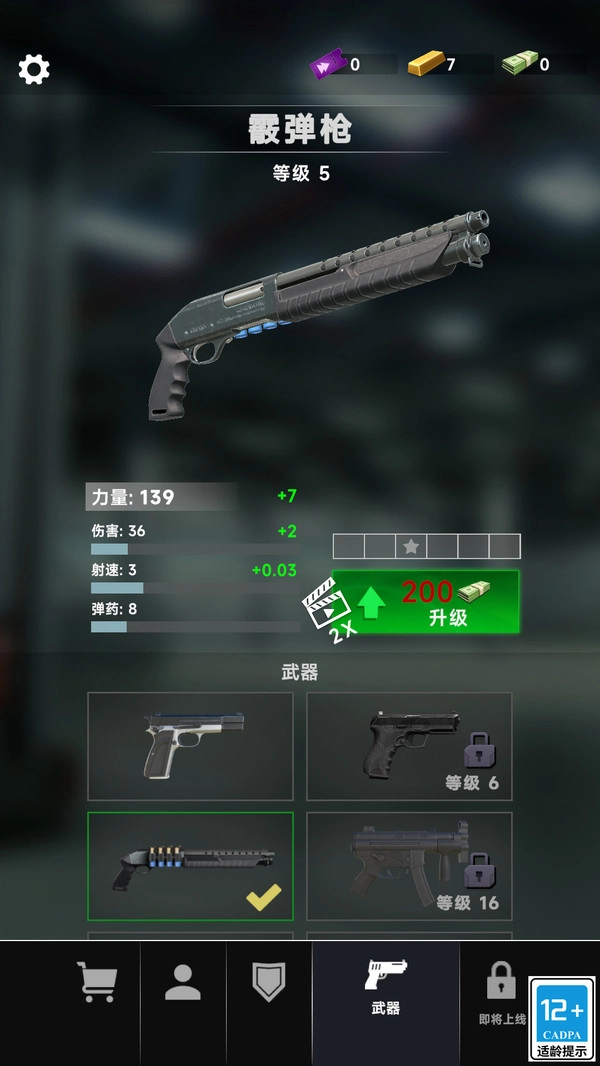Tap the gold bar currency icon
The width and height of the screenshot is (600, 1066).
click(x=424, y=64)
